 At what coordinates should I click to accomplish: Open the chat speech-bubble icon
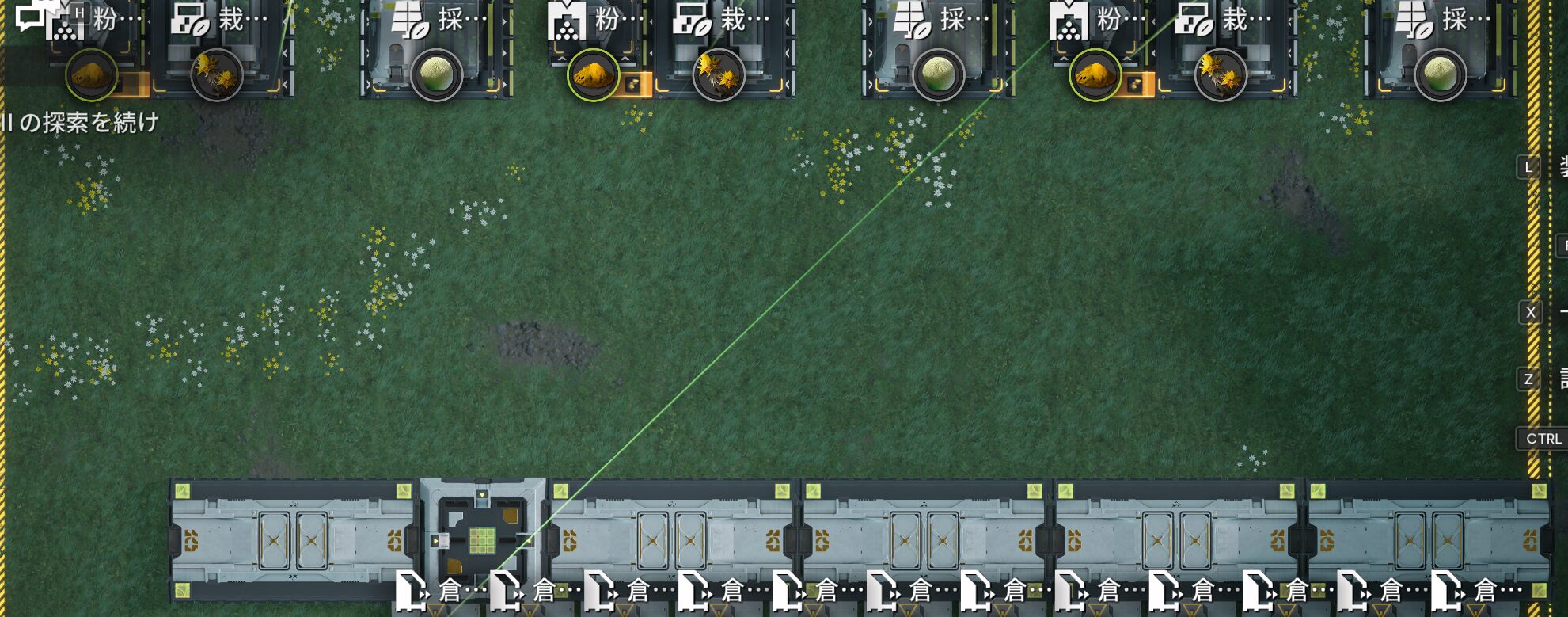pos(30,16)
